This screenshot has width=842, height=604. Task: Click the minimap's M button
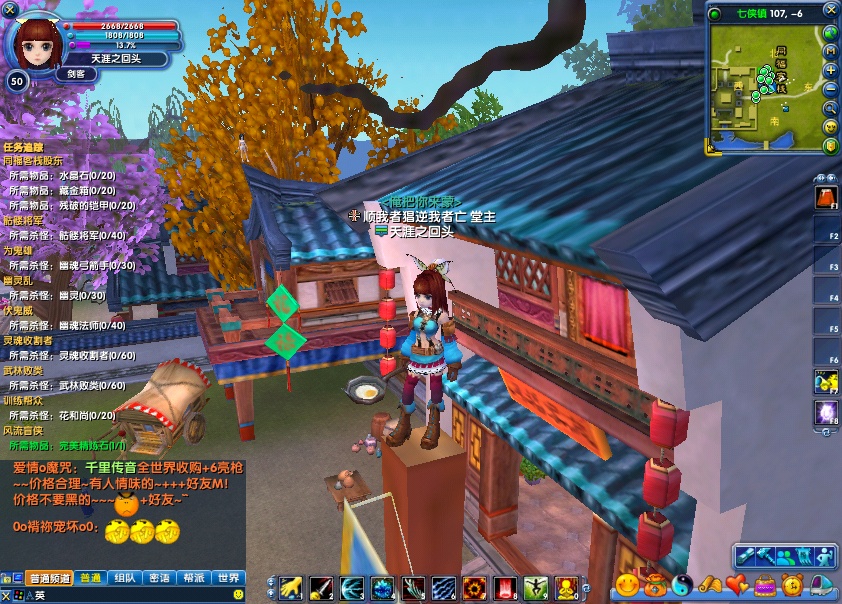(830, 51)
